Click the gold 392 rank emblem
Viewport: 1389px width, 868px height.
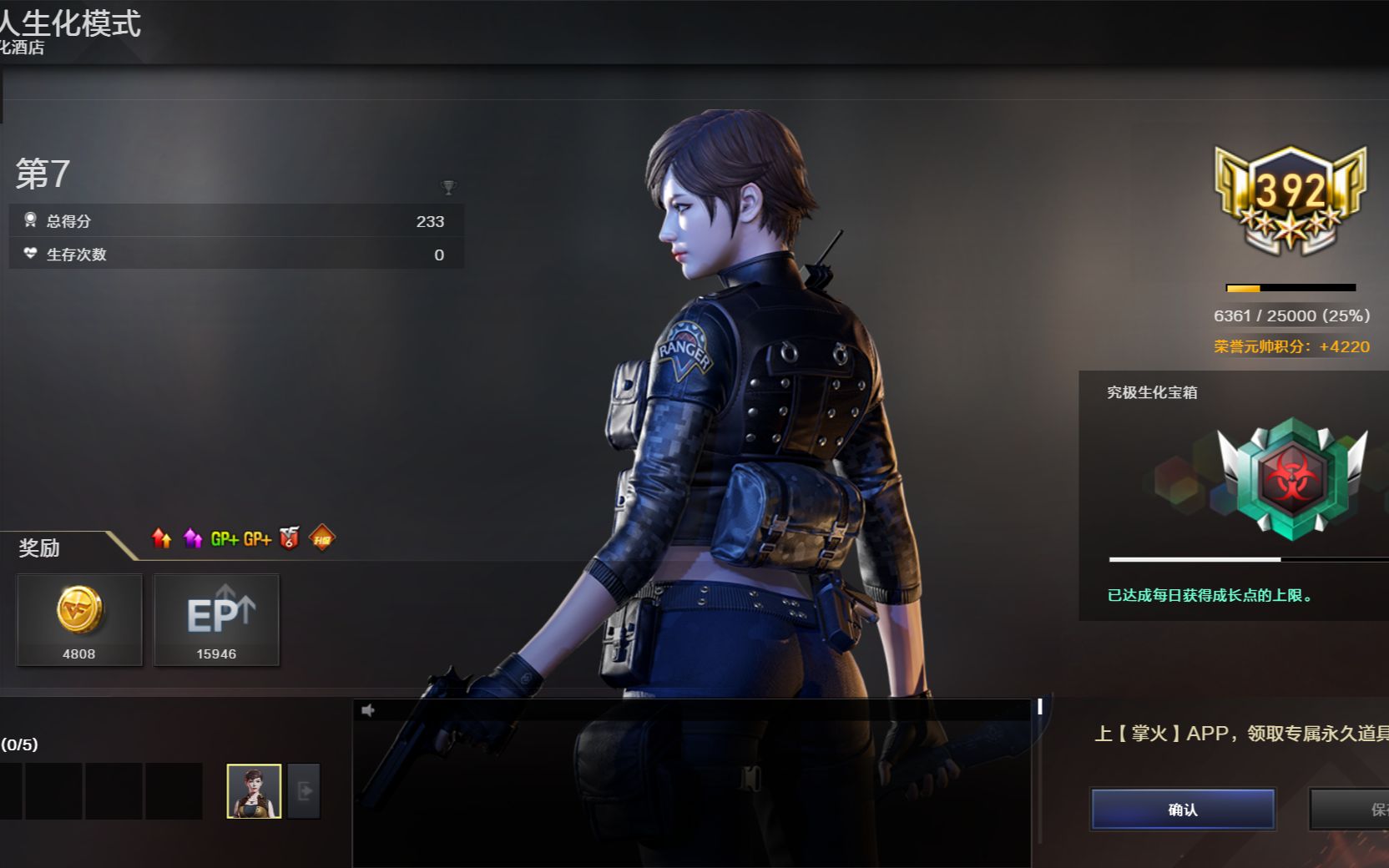tap(1291, 198)
